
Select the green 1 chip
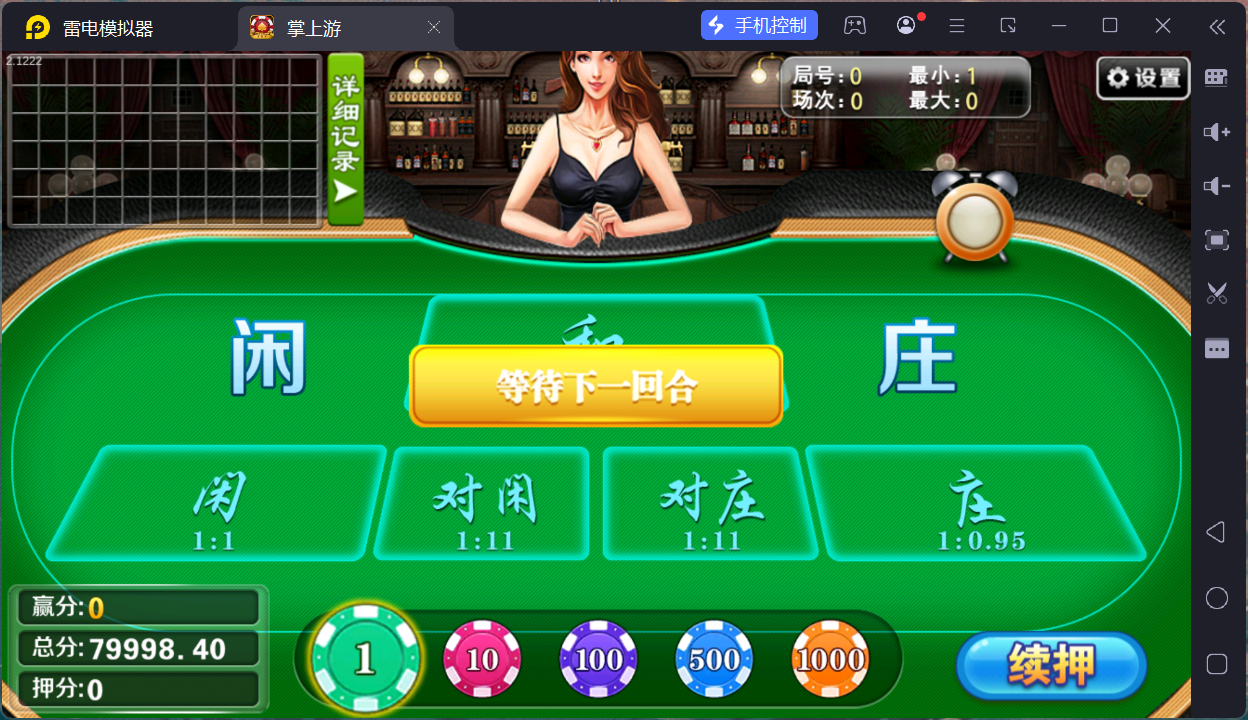click(365, 659)
